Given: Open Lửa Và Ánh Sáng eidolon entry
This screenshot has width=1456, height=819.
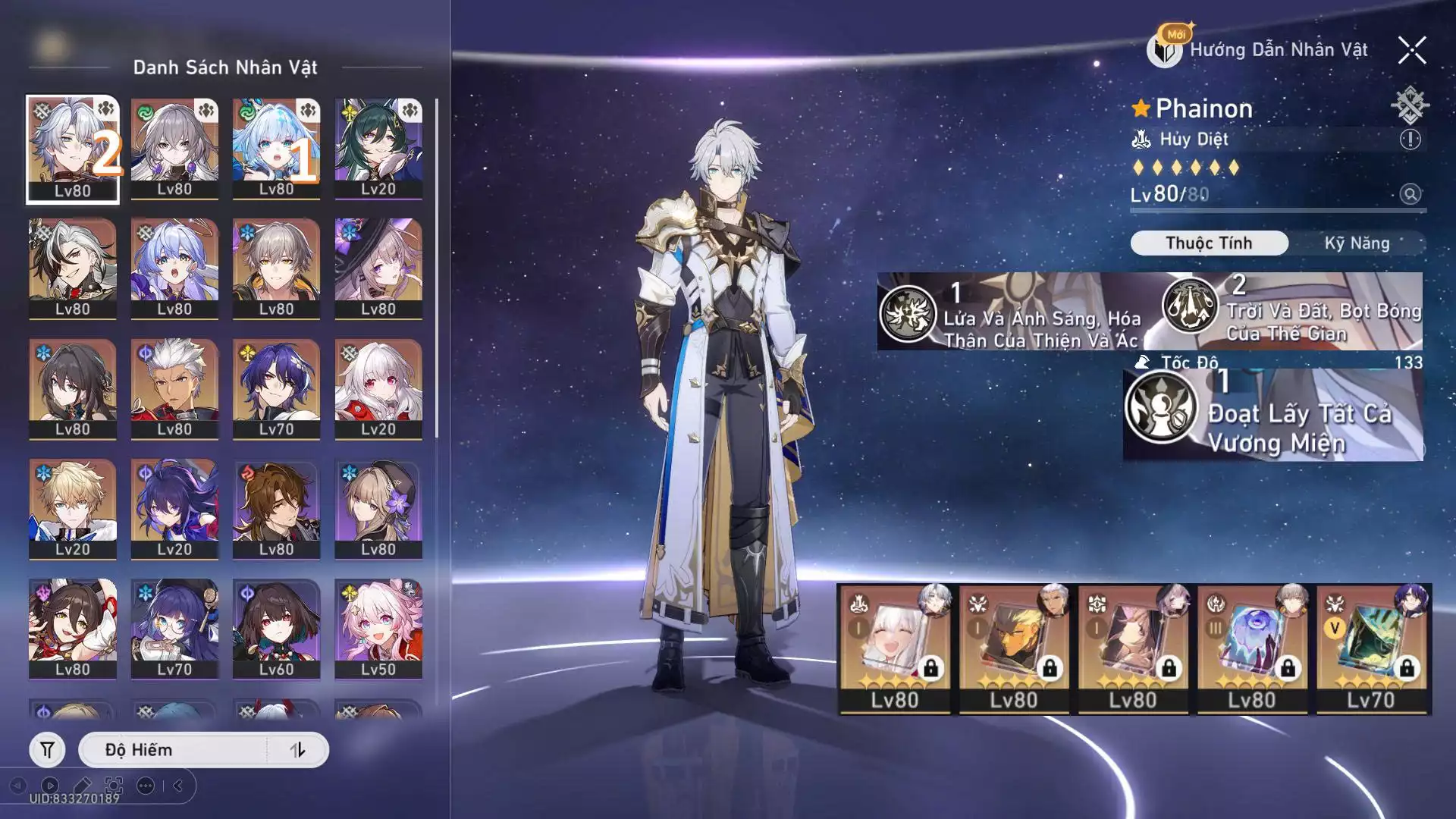Looking at the screenshot, I should [1012, 312].
